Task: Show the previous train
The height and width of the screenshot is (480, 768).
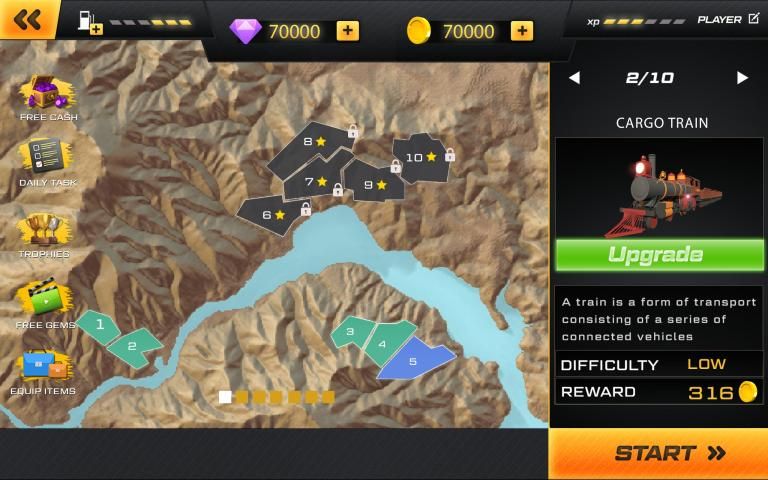Action: [x=574, y=78]
